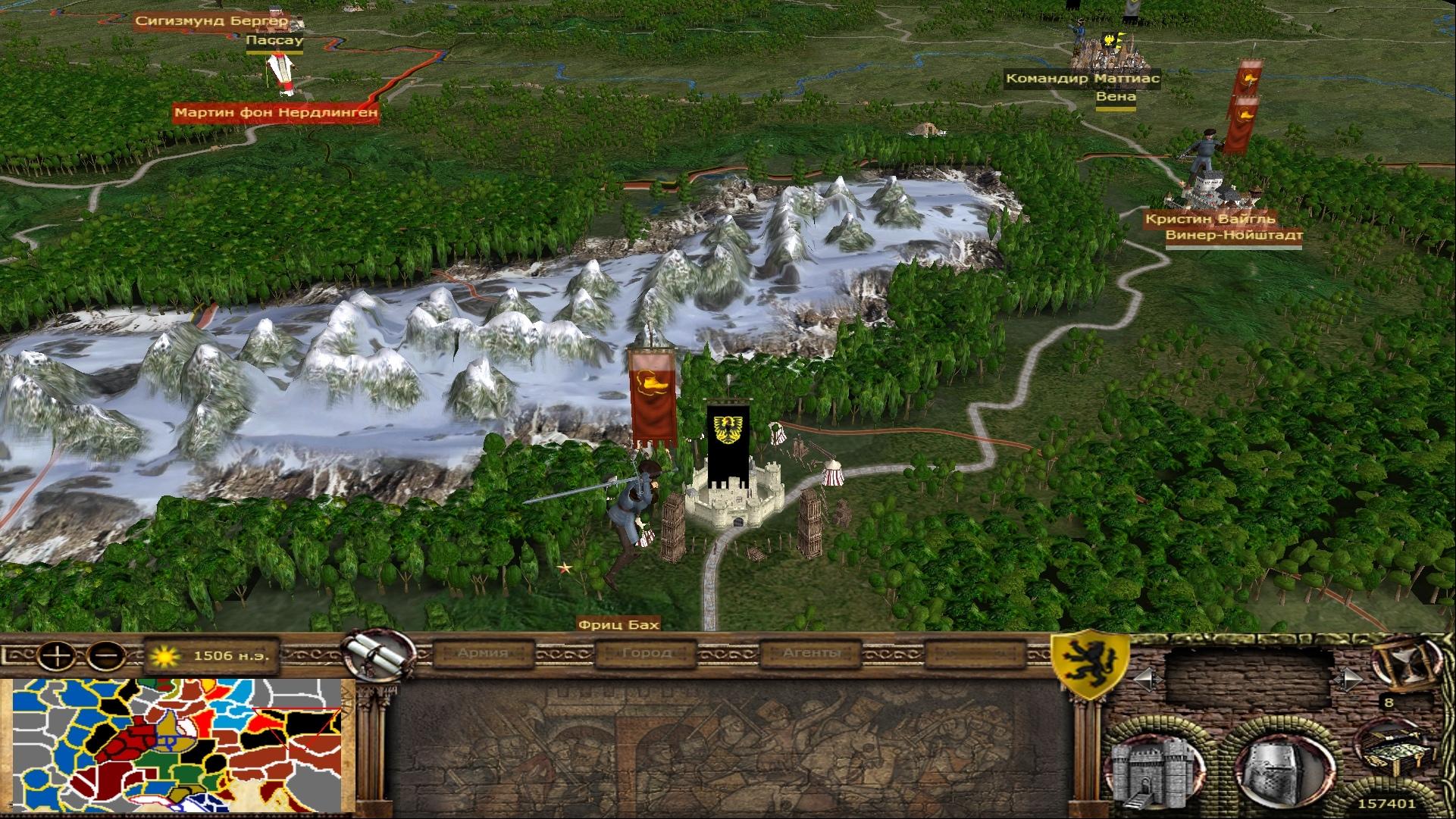Switch to the Город tab
Screen dimensions: 1456x819
(647, 652)
